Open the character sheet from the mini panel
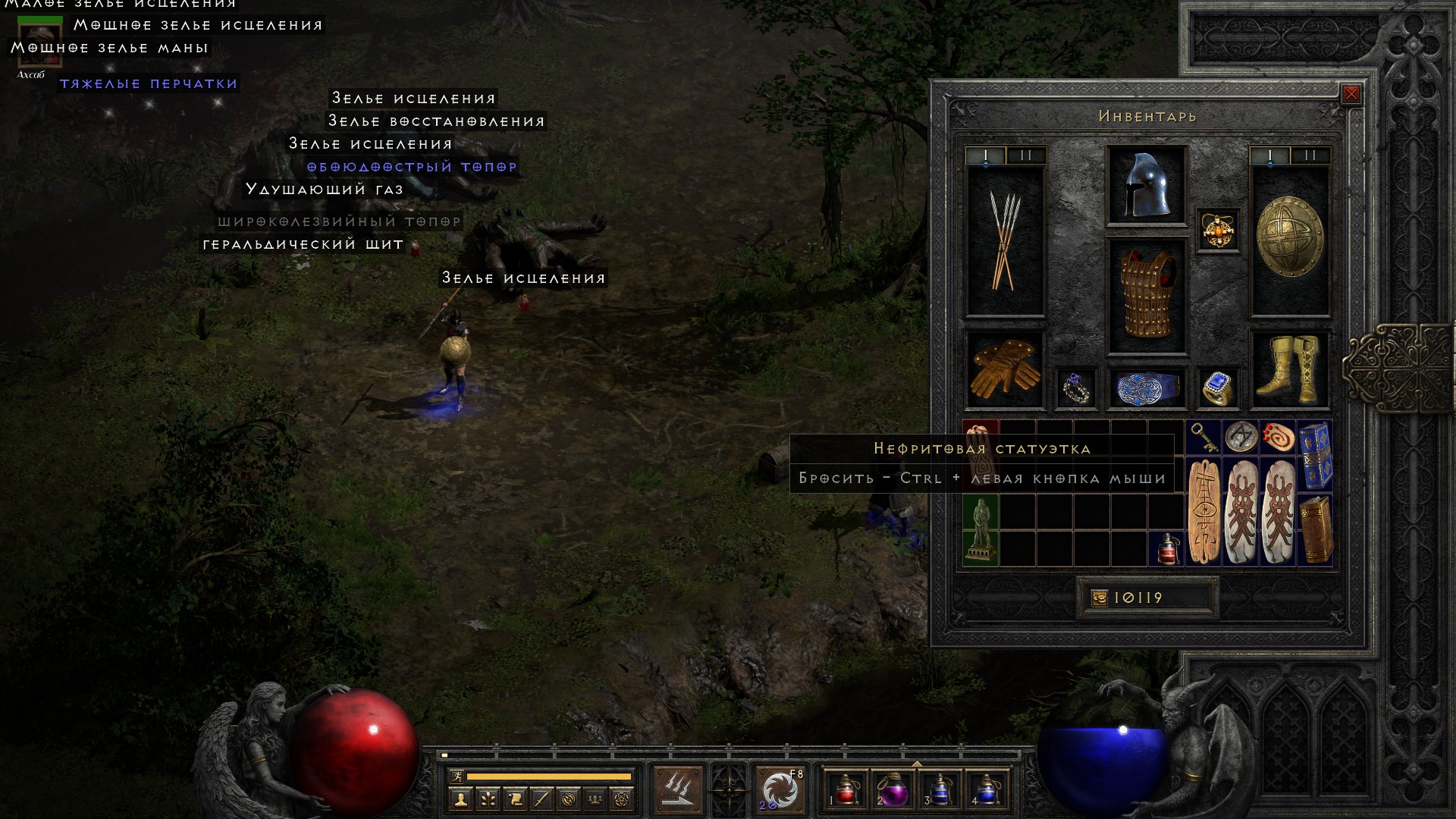The width and height of the screenshot is (1456, 819). pos(460,799)
